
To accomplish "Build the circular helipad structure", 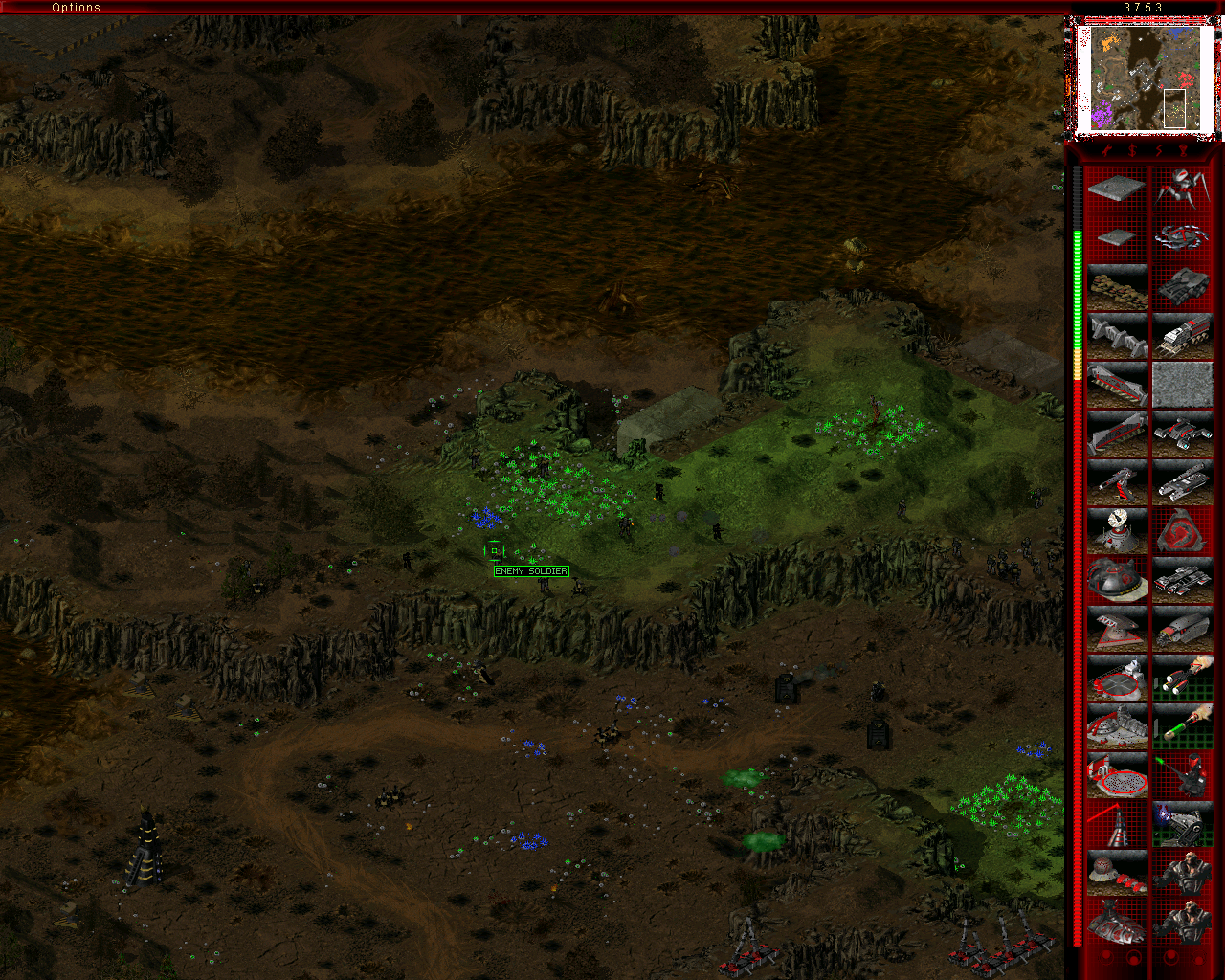I will pyautogui.click(x=1117, y=677).
